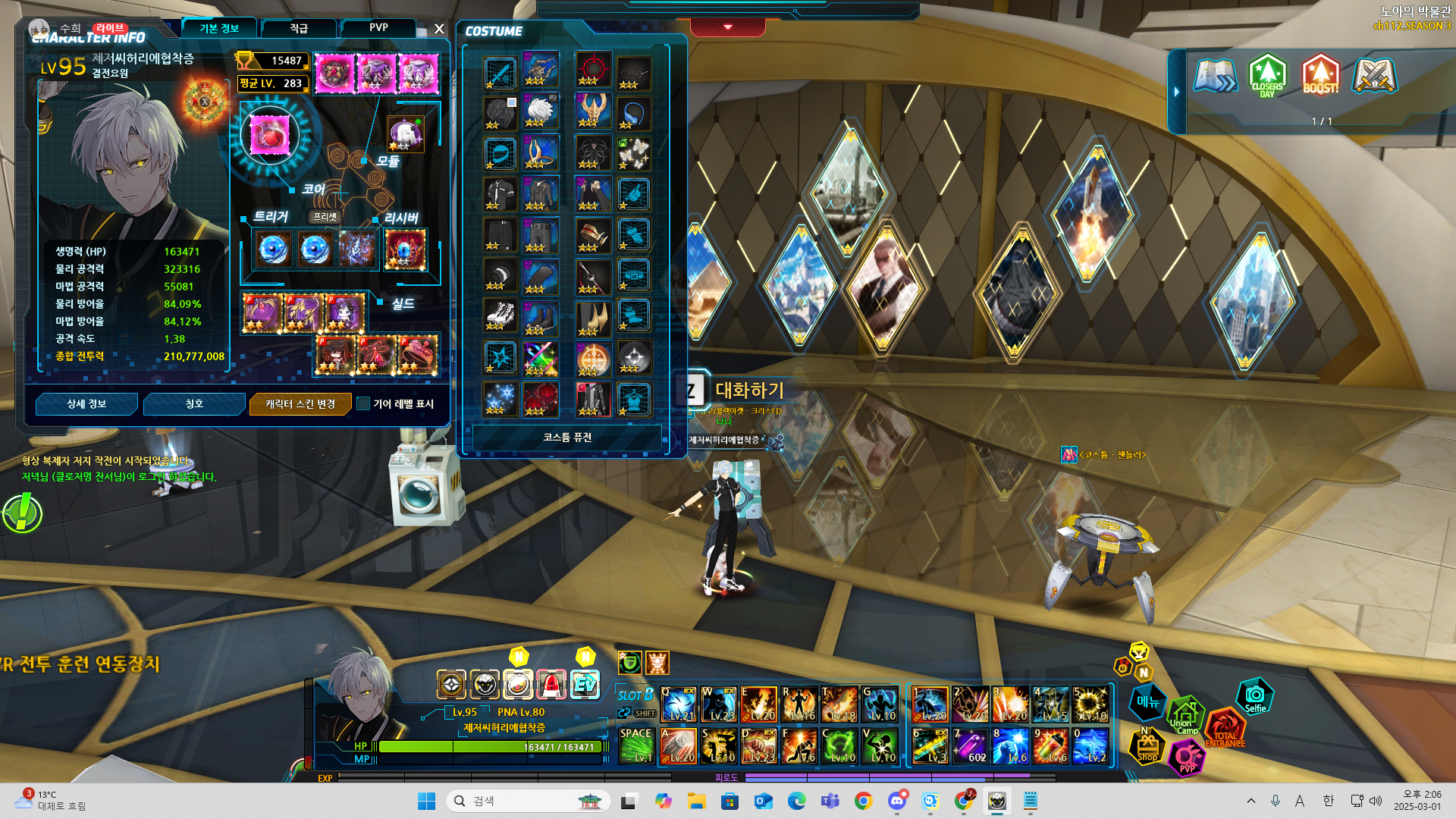This screenshot has width=1456, height=819.
Task: Open the Shop hexagon icon
Action: click(x=1147, y=747)
